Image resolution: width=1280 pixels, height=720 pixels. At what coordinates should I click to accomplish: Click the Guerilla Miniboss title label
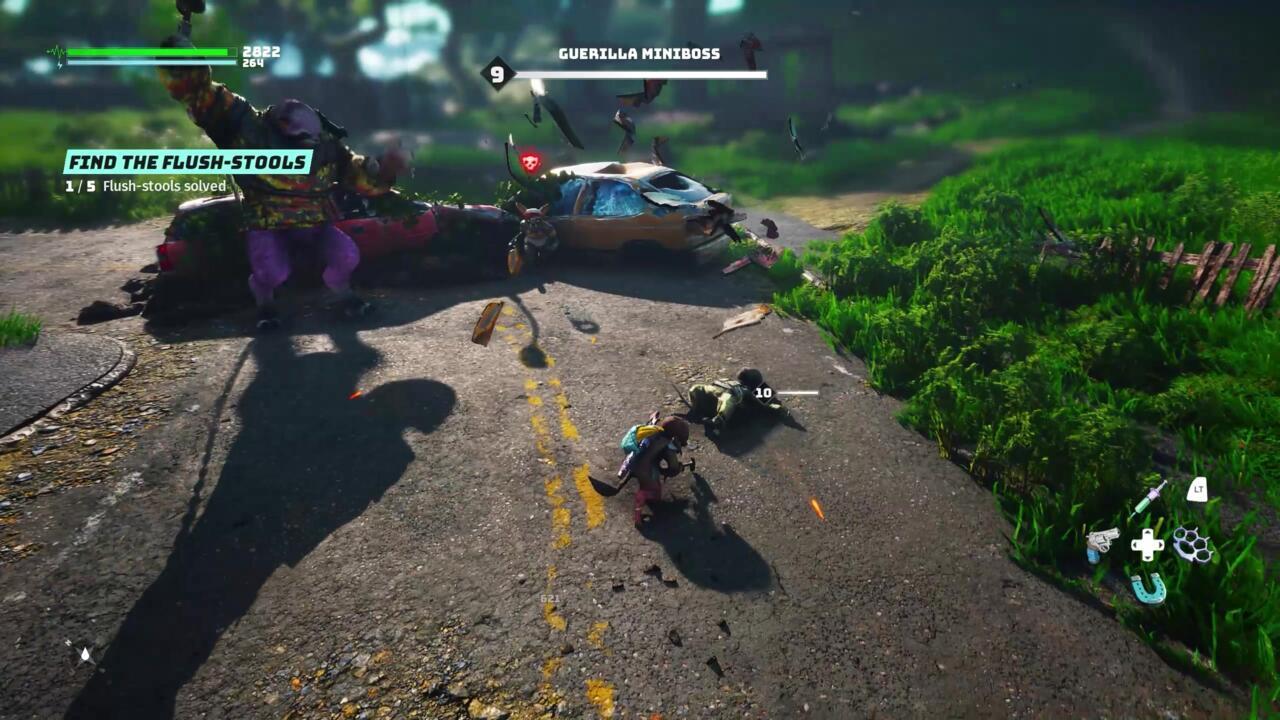pos(640,54)
